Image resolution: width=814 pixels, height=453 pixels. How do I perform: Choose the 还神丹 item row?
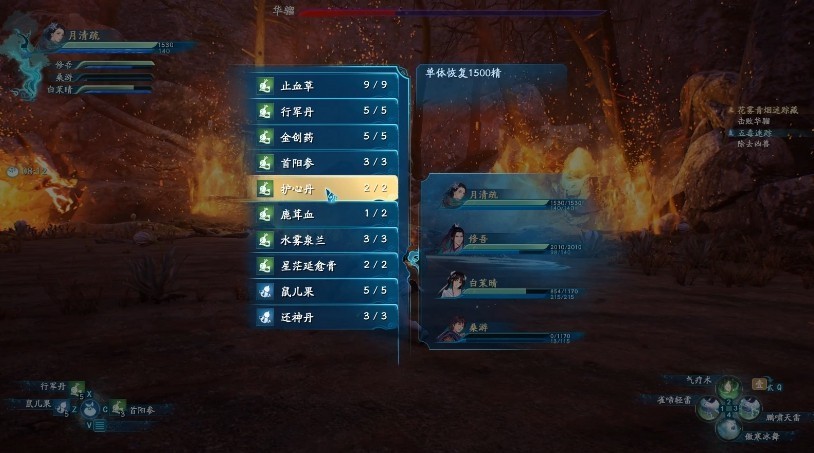click(x=323, y=317)
